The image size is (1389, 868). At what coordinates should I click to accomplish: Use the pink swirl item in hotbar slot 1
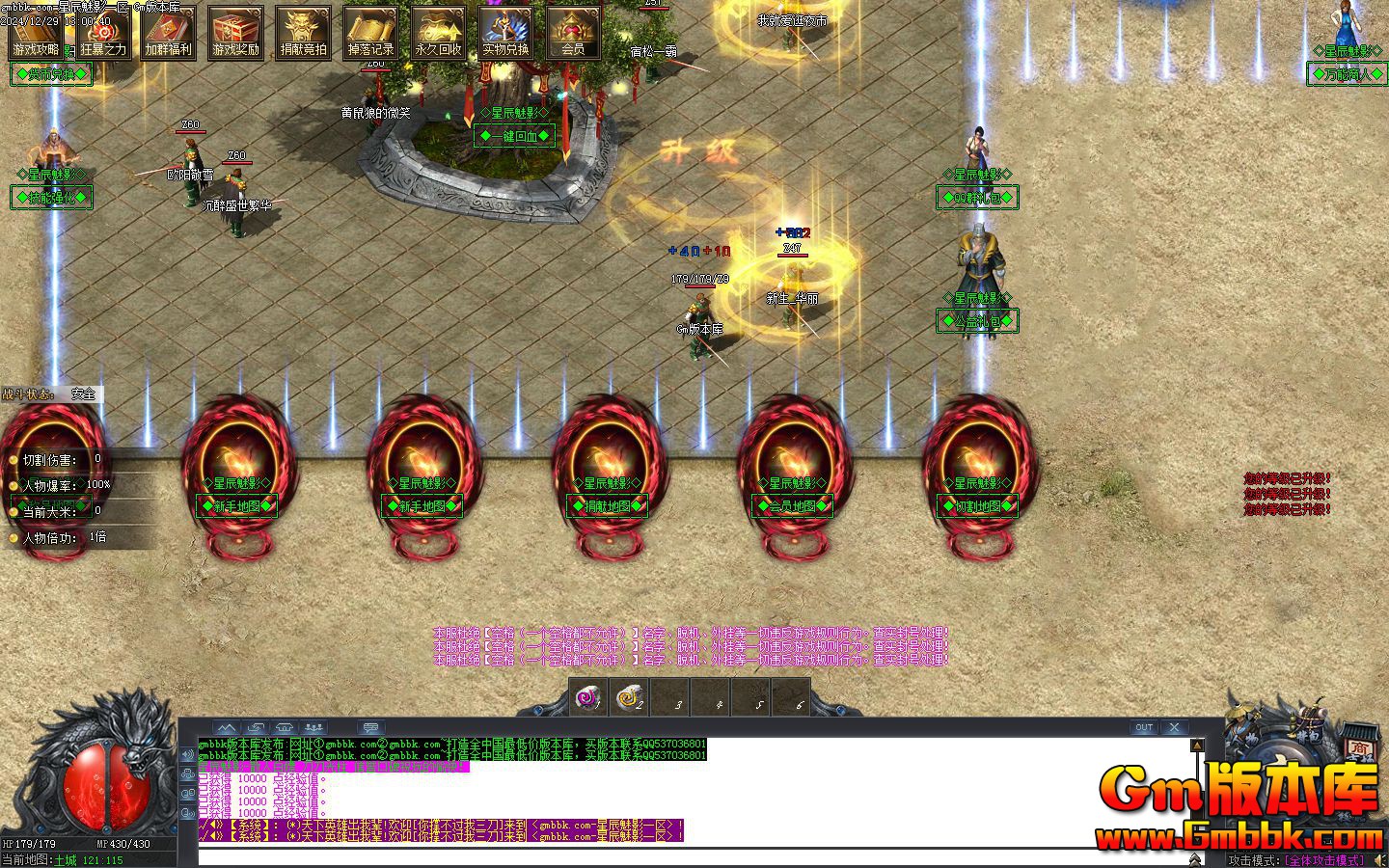pyautogui.click(x=587, y=696)
